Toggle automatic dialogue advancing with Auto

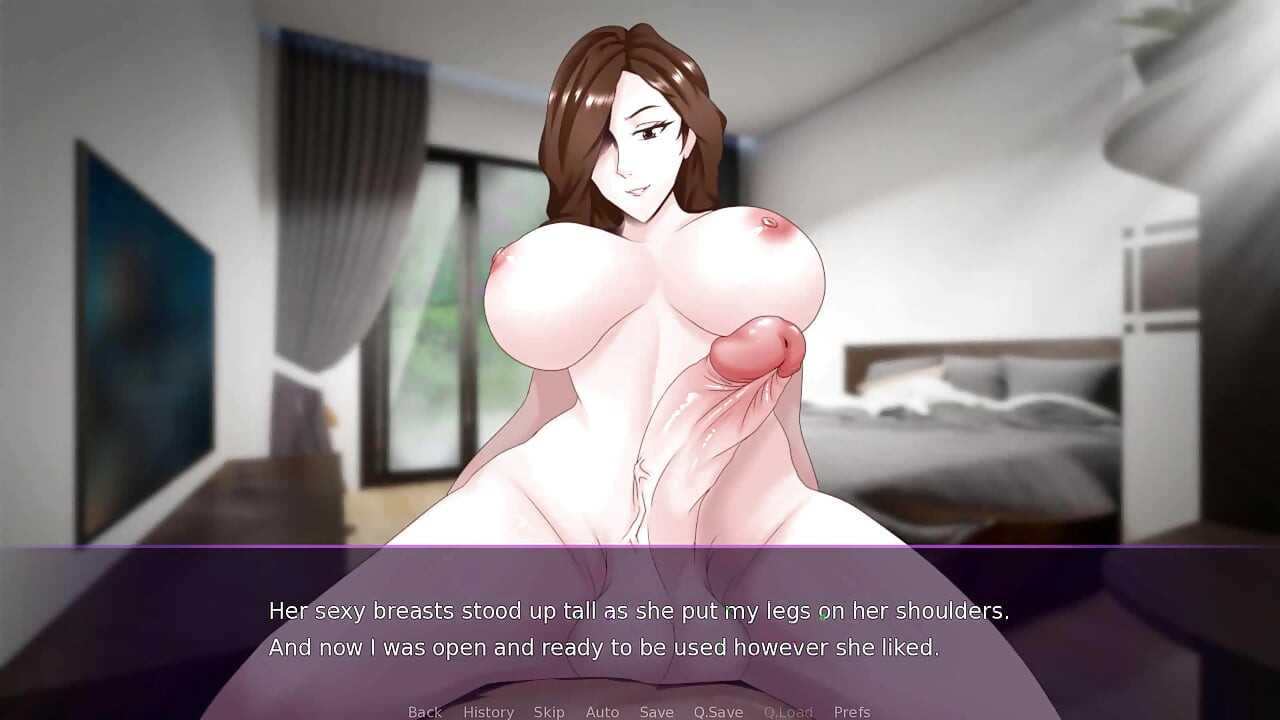[x=602, y=711]
